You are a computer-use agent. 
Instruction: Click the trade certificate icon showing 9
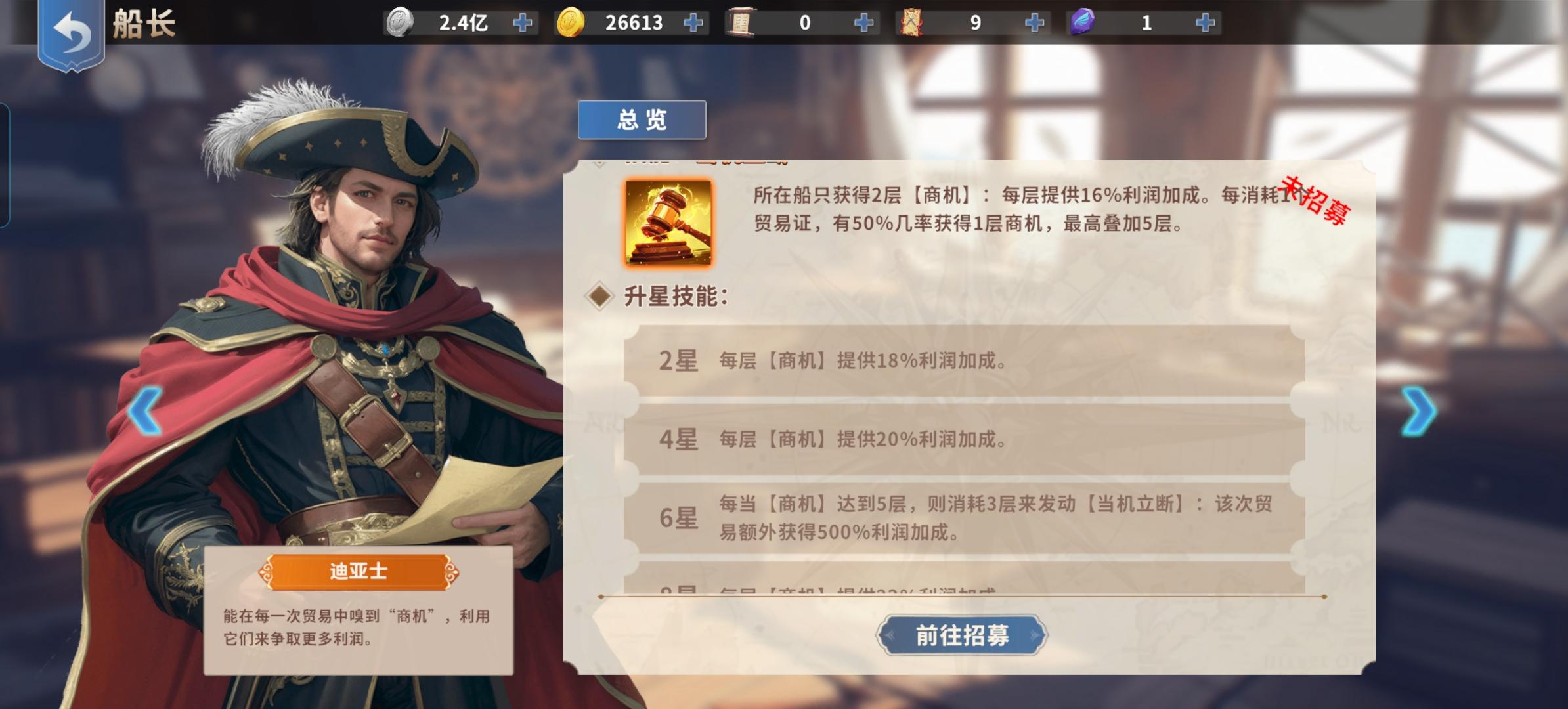point(912,22)
